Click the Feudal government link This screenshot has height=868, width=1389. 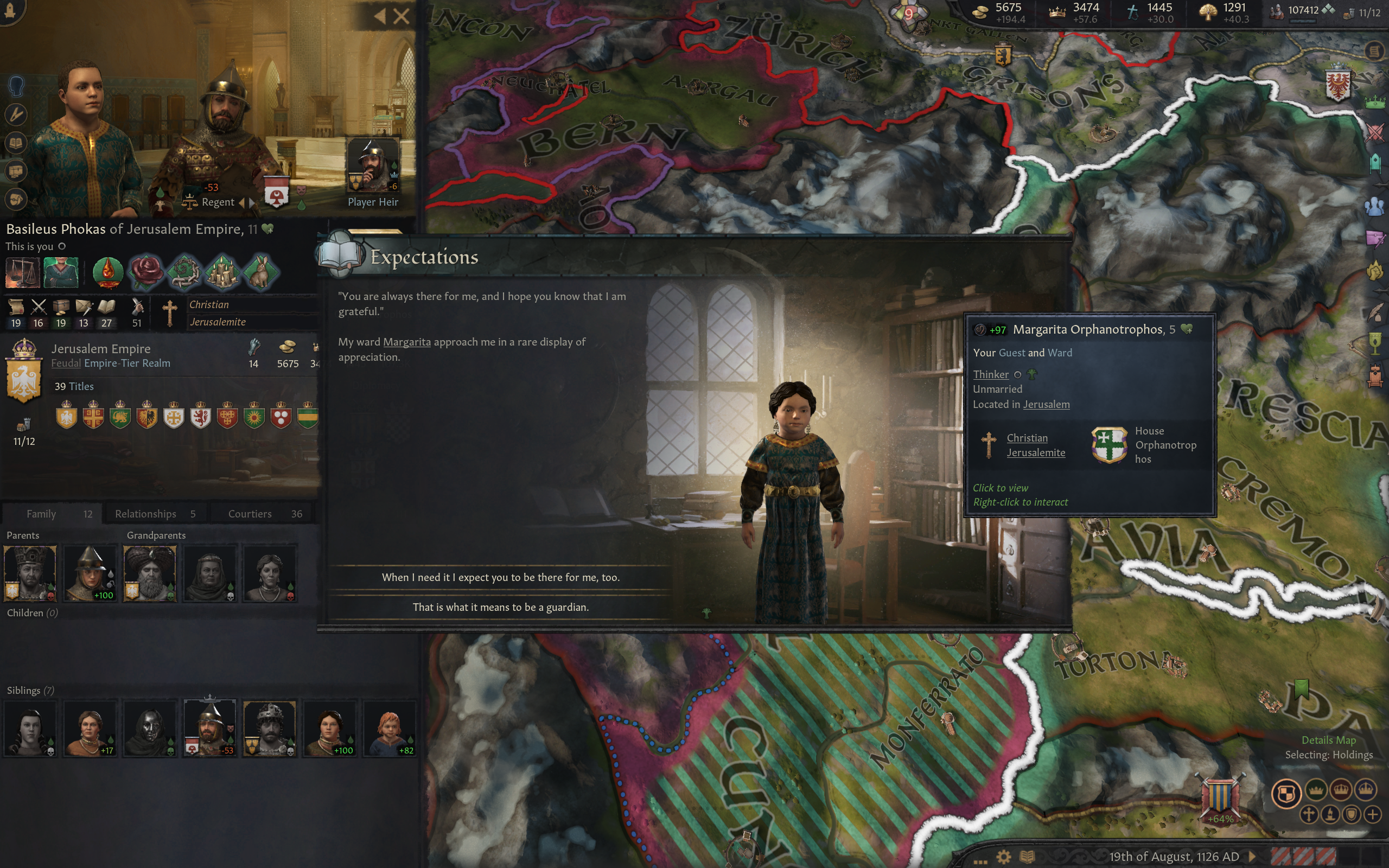point(66,363)
